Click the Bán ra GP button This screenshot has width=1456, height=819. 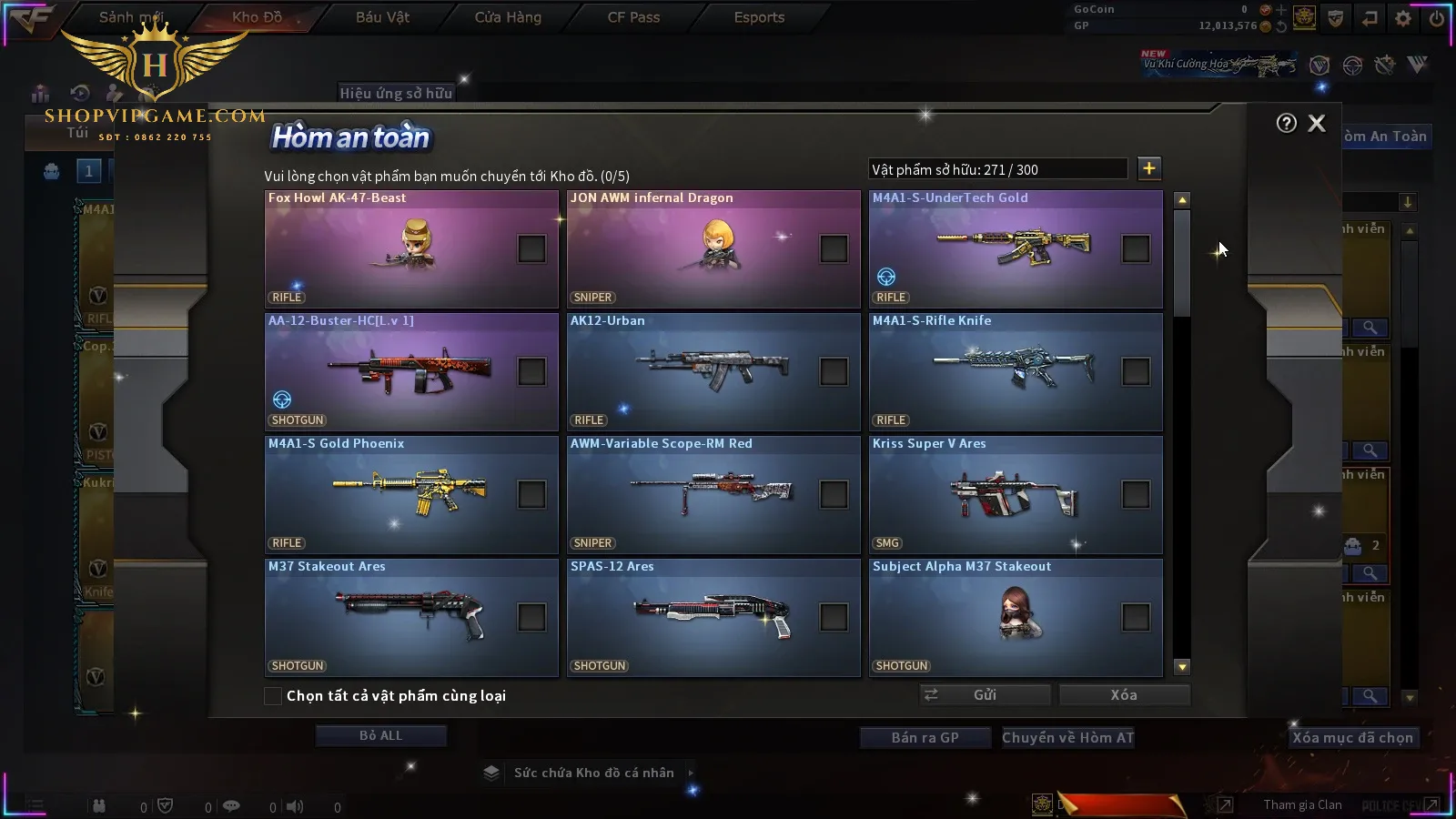click(925, 738)
